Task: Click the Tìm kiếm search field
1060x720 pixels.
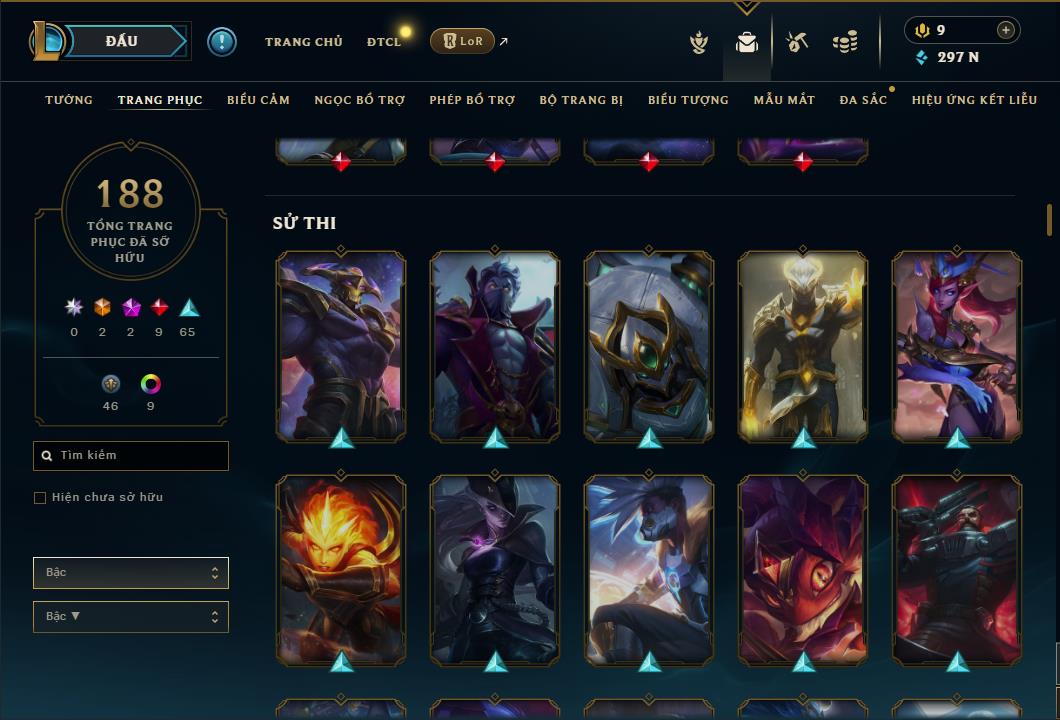Action: coord(131,456)
